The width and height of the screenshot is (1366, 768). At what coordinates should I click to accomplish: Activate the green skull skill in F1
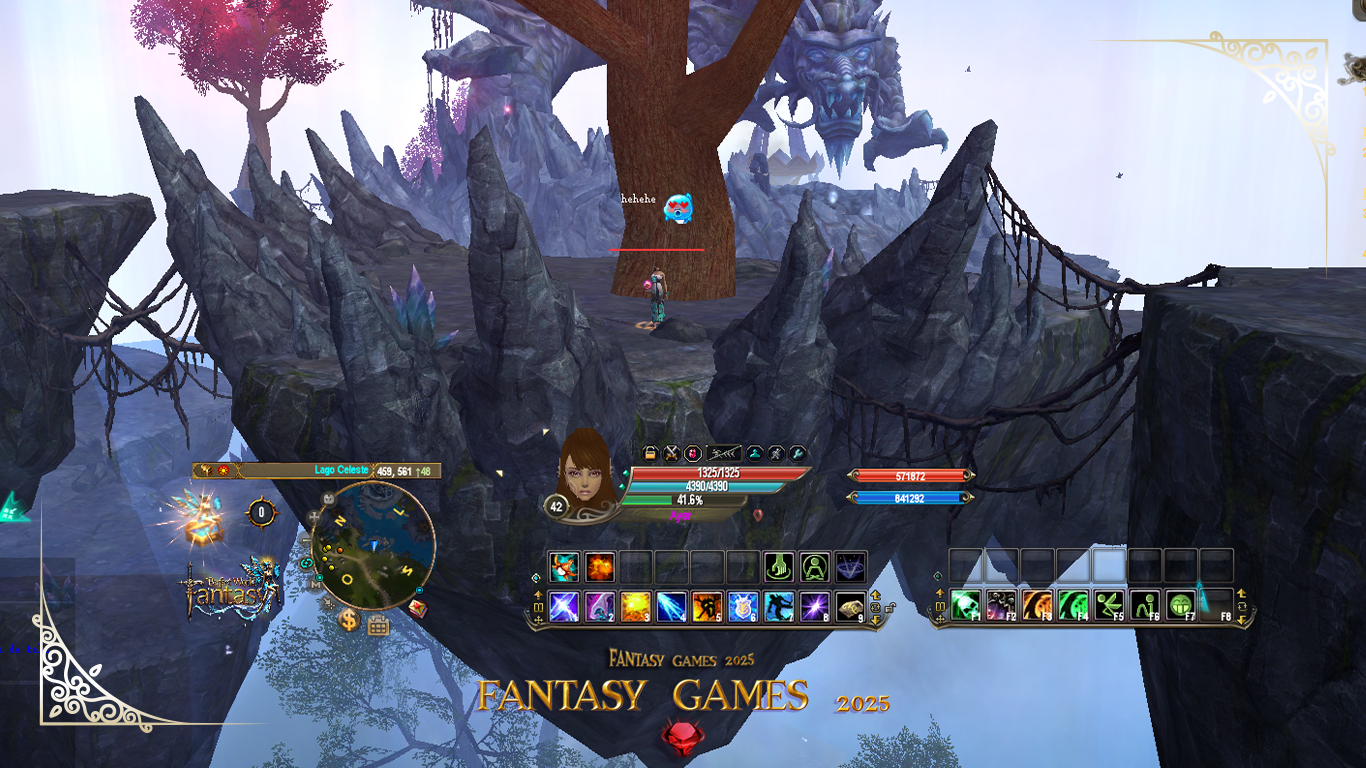click(965, 605)
